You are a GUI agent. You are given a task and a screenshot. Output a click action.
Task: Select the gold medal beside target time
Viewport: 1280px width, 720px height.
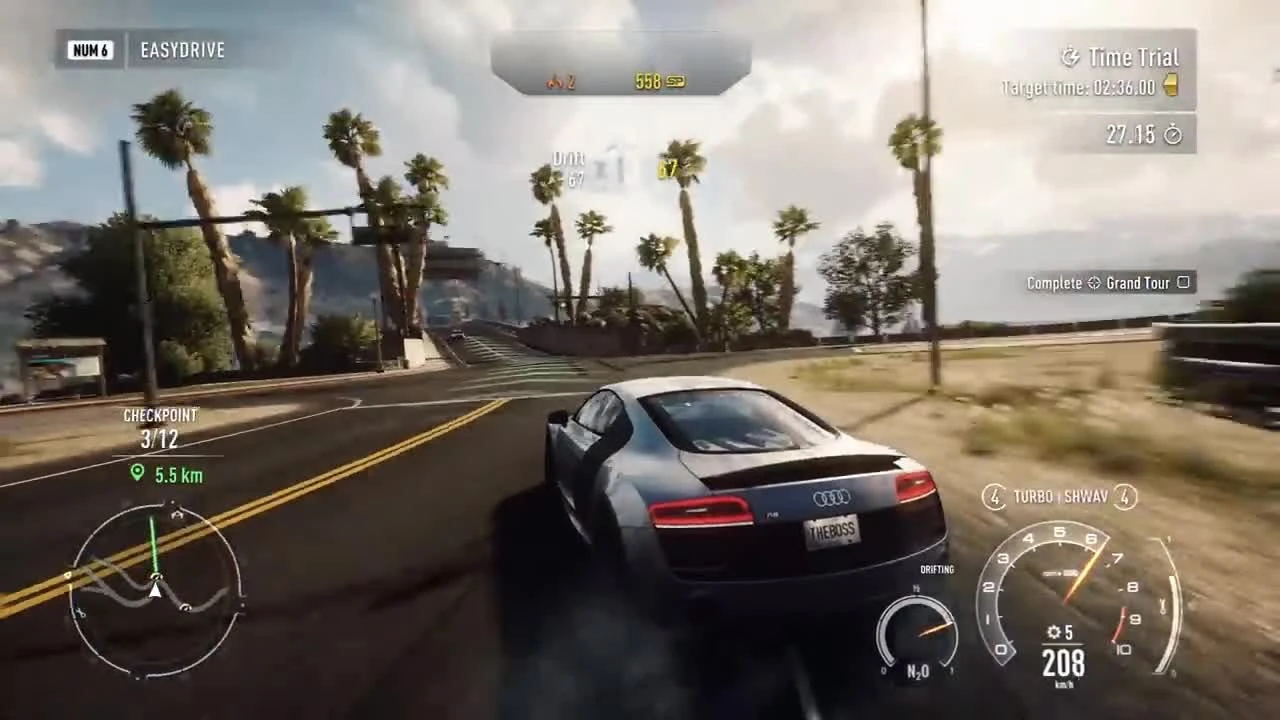click(1171, 86)
